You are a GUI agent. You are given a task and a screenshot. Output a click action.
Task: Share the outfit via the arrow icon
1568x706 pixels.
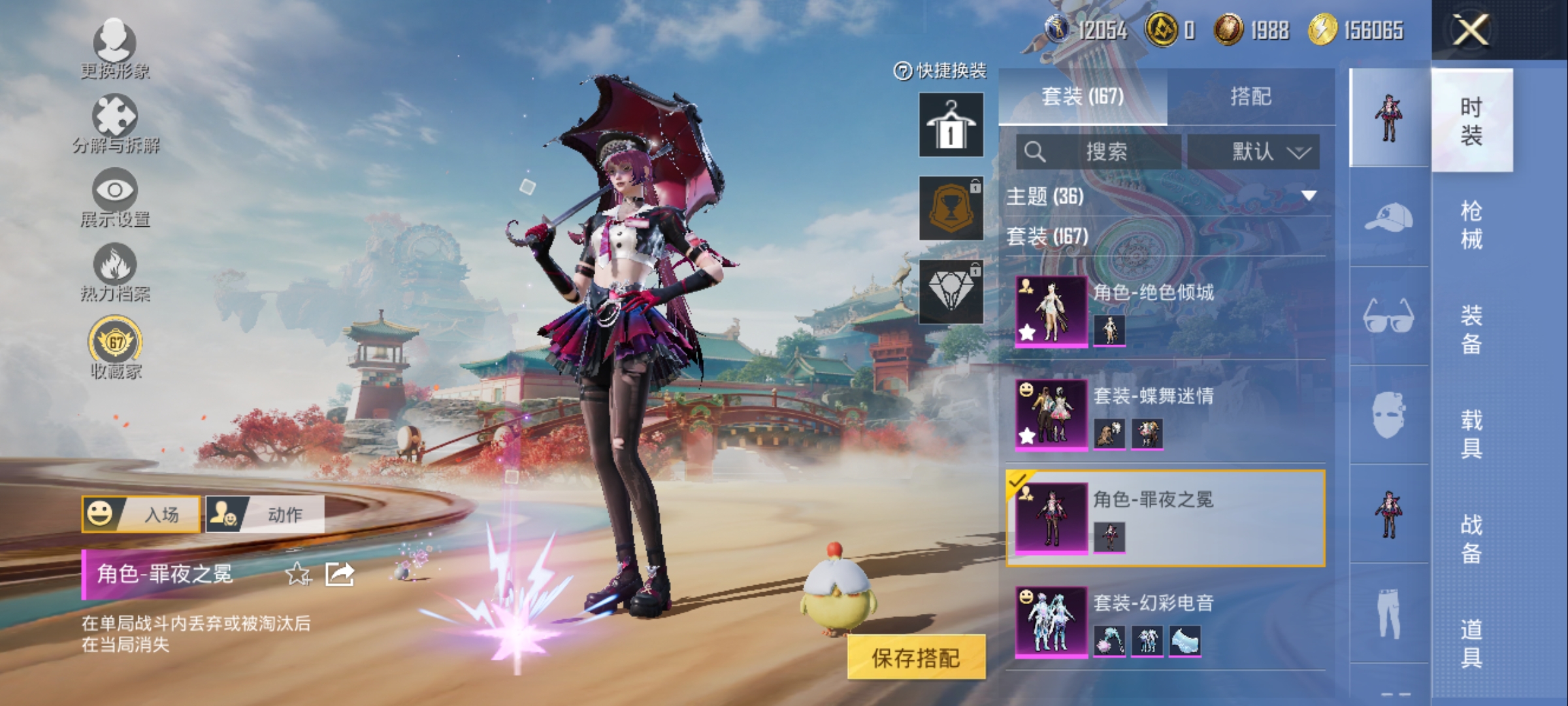pyautogui.click(x=340, y=574)
